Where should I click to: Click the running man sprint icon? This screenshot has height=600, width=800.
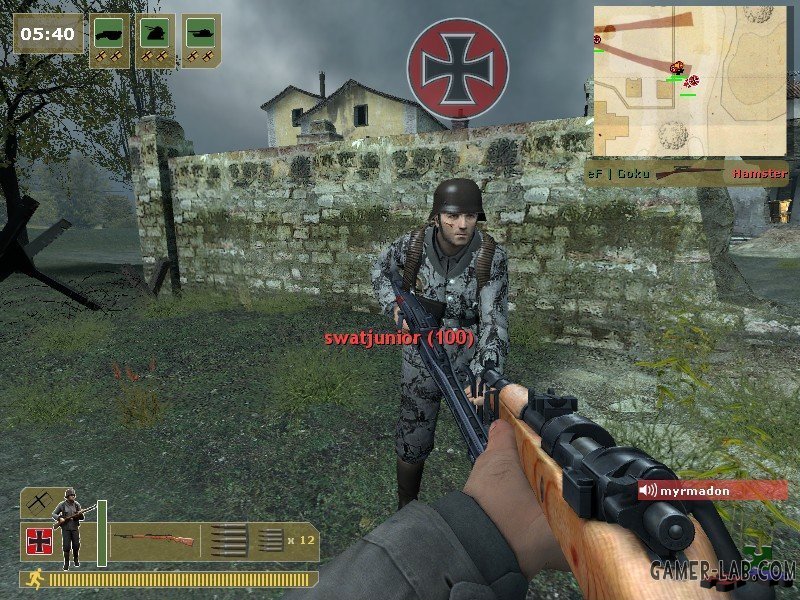(34, 578)
